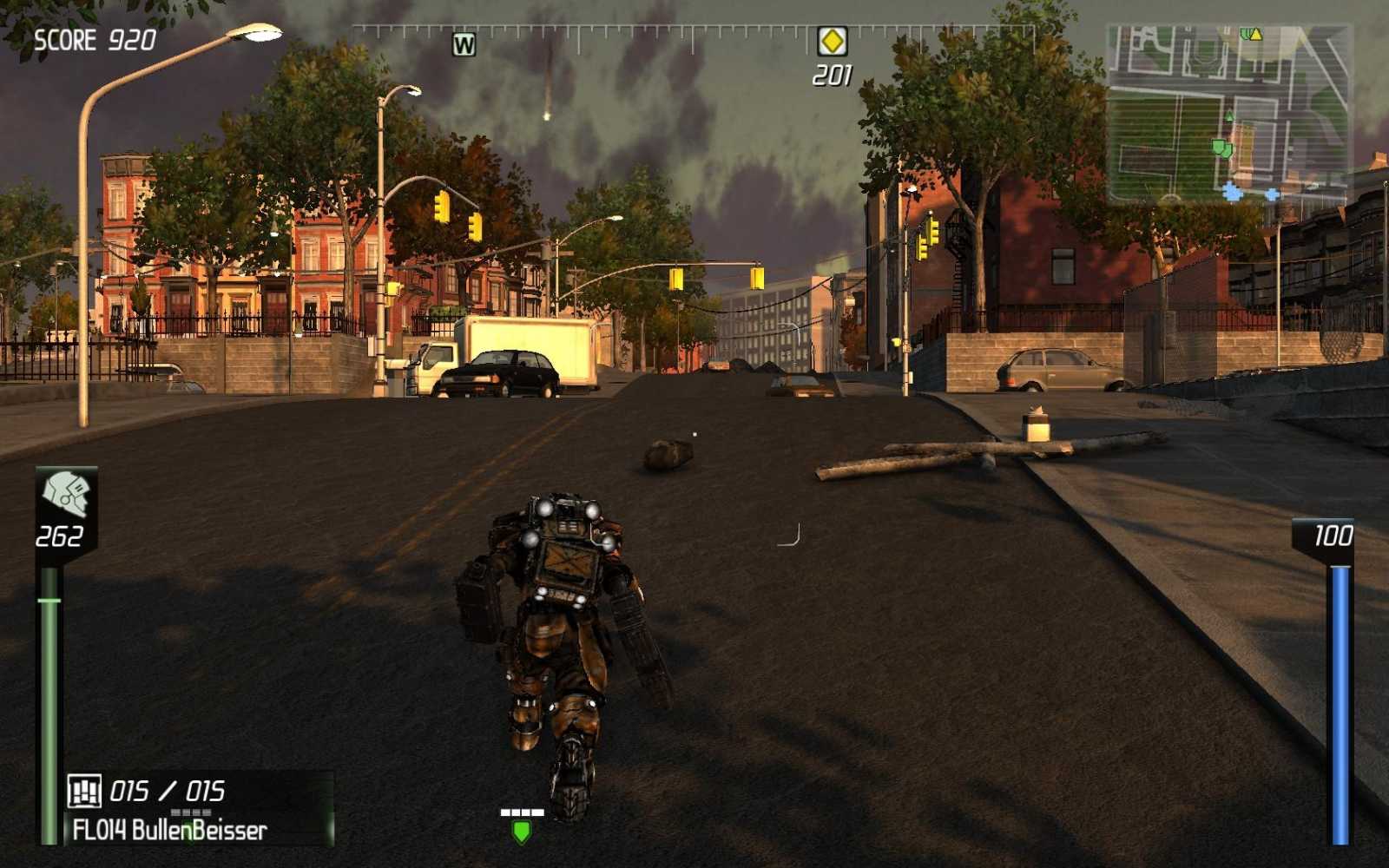Select the green player arrow on the minimap
1389x868 pixels.
pyautogui.click(x=1229, y=115)
